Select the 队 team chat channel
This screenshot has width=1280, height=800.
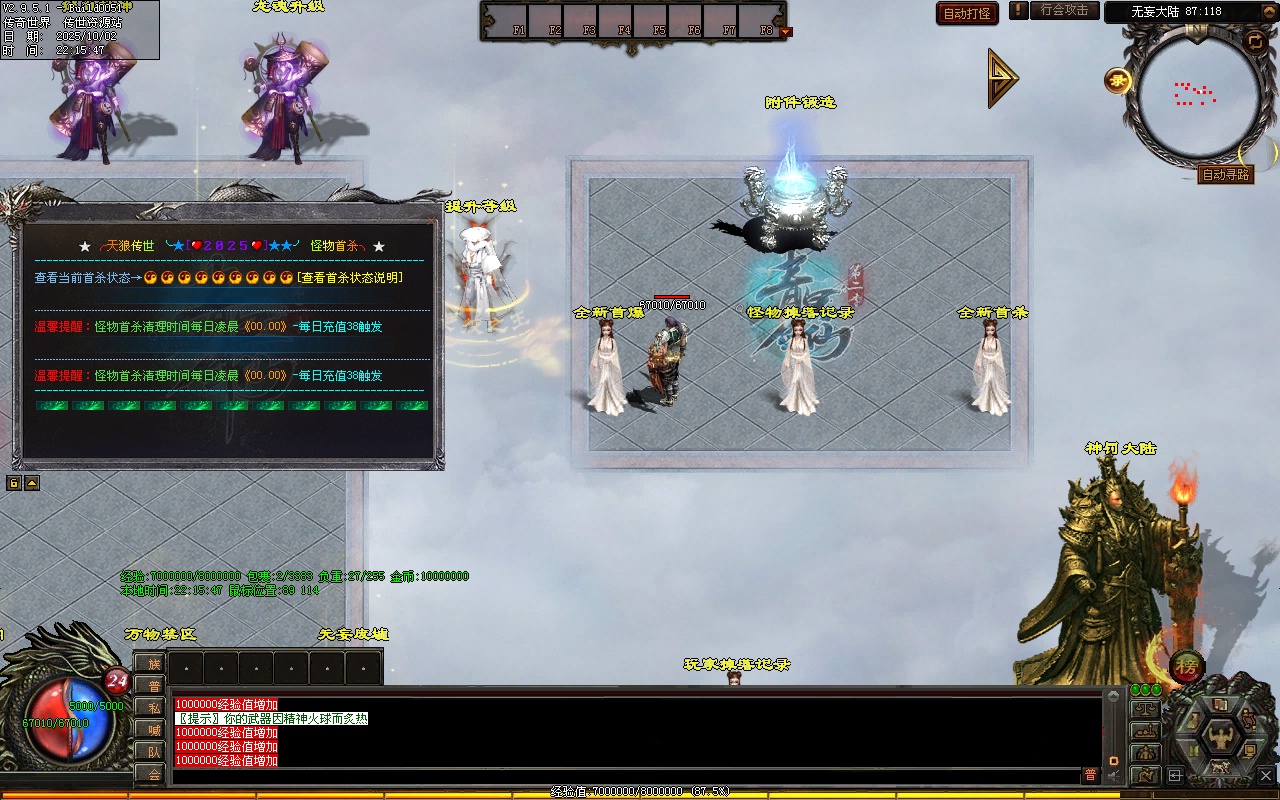(153, 752)
